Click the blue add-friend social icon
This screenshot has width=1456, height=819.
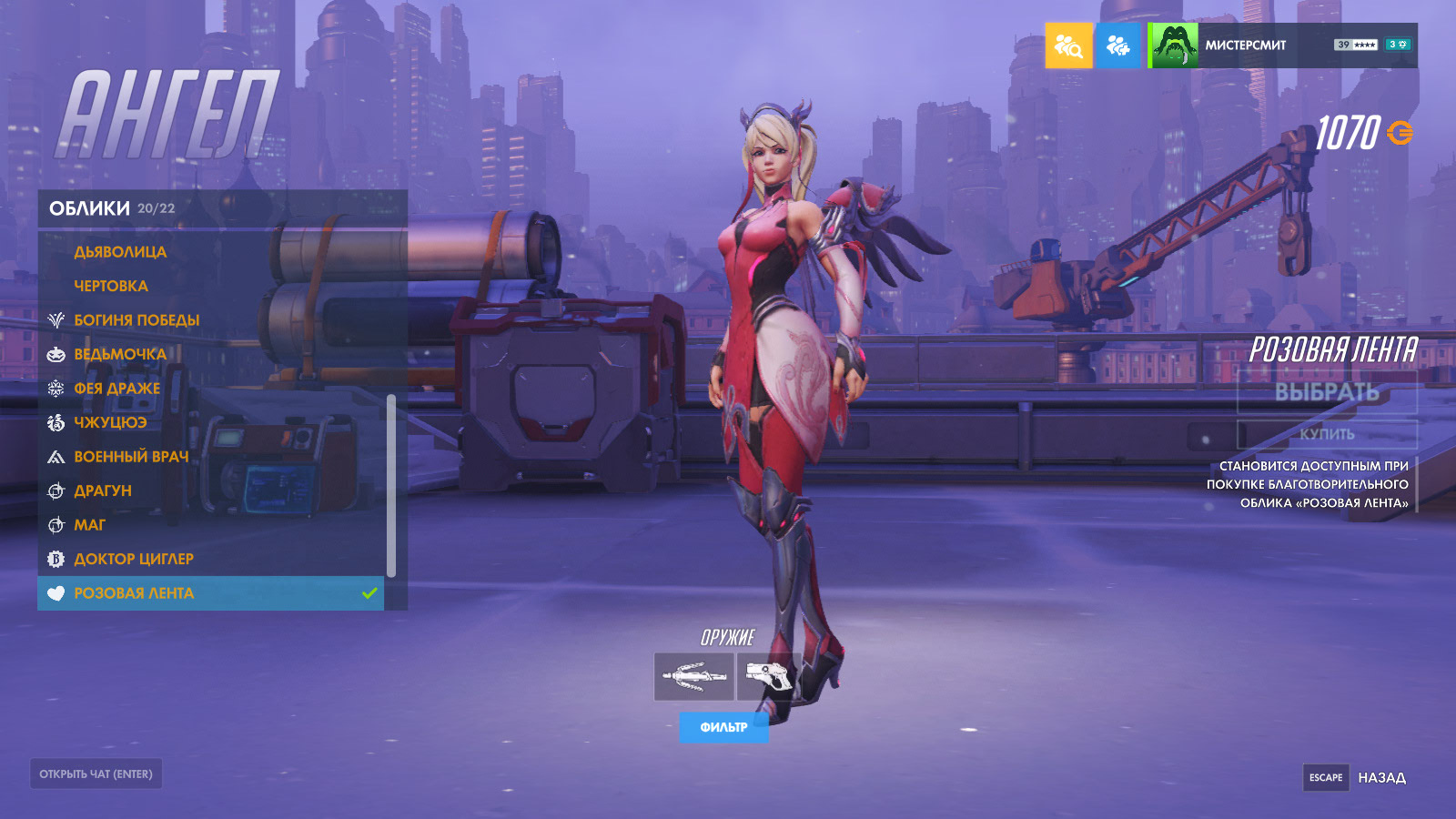(1118, 45)
